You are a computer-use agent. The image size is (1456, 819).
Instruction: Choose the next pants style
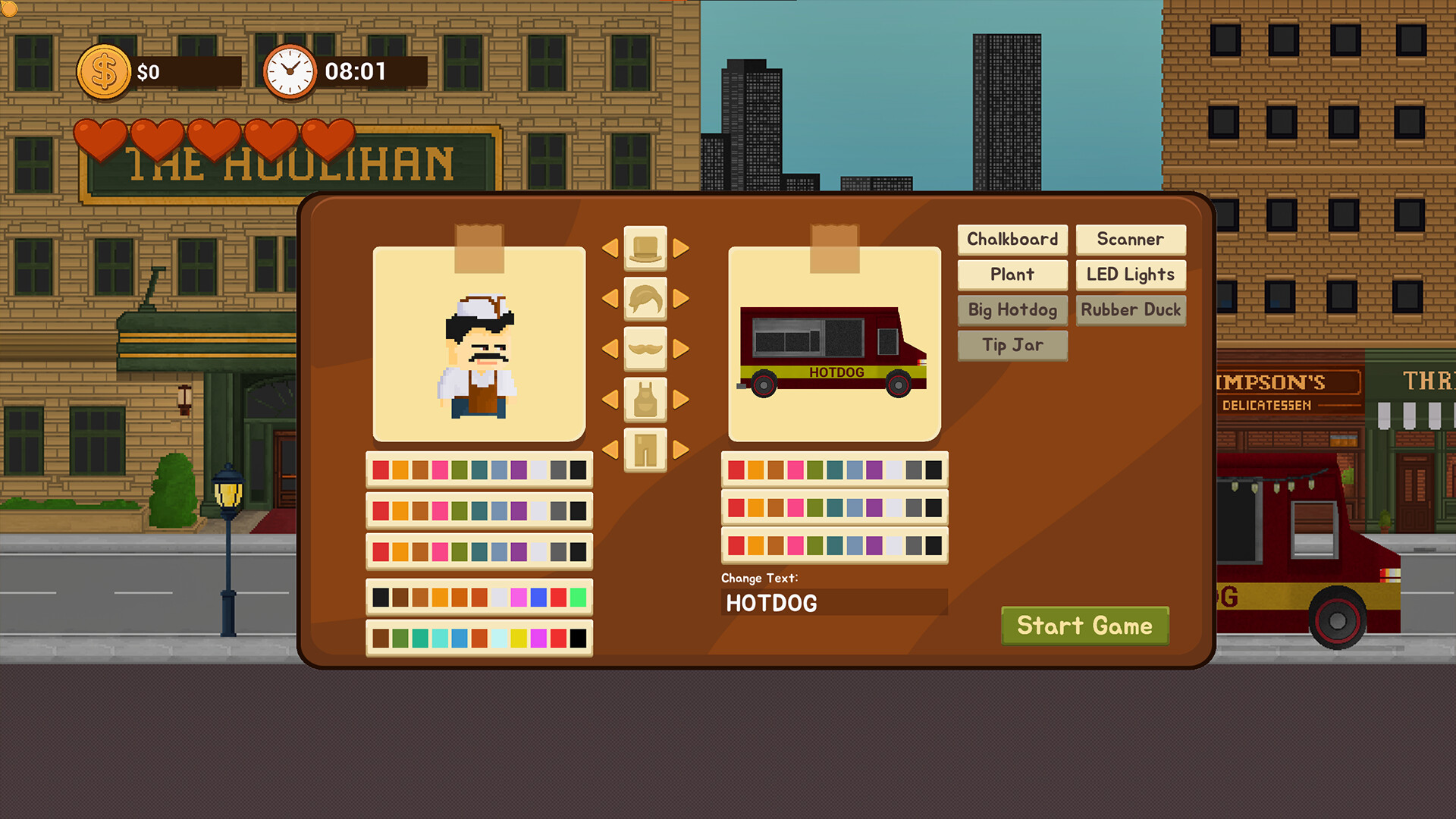681,450
